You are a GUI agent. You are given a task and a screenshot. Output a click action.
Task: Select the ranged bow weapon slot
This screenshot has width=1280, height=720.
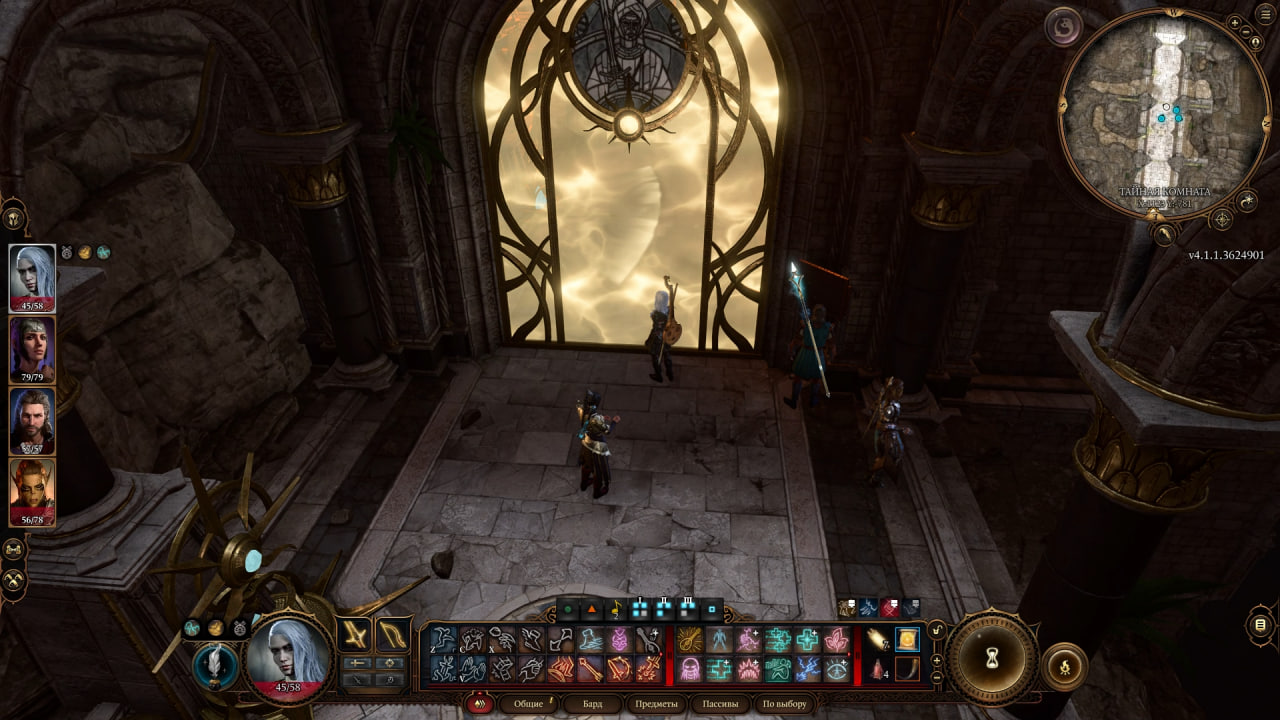pyautogui.click(x=393, y=633)
